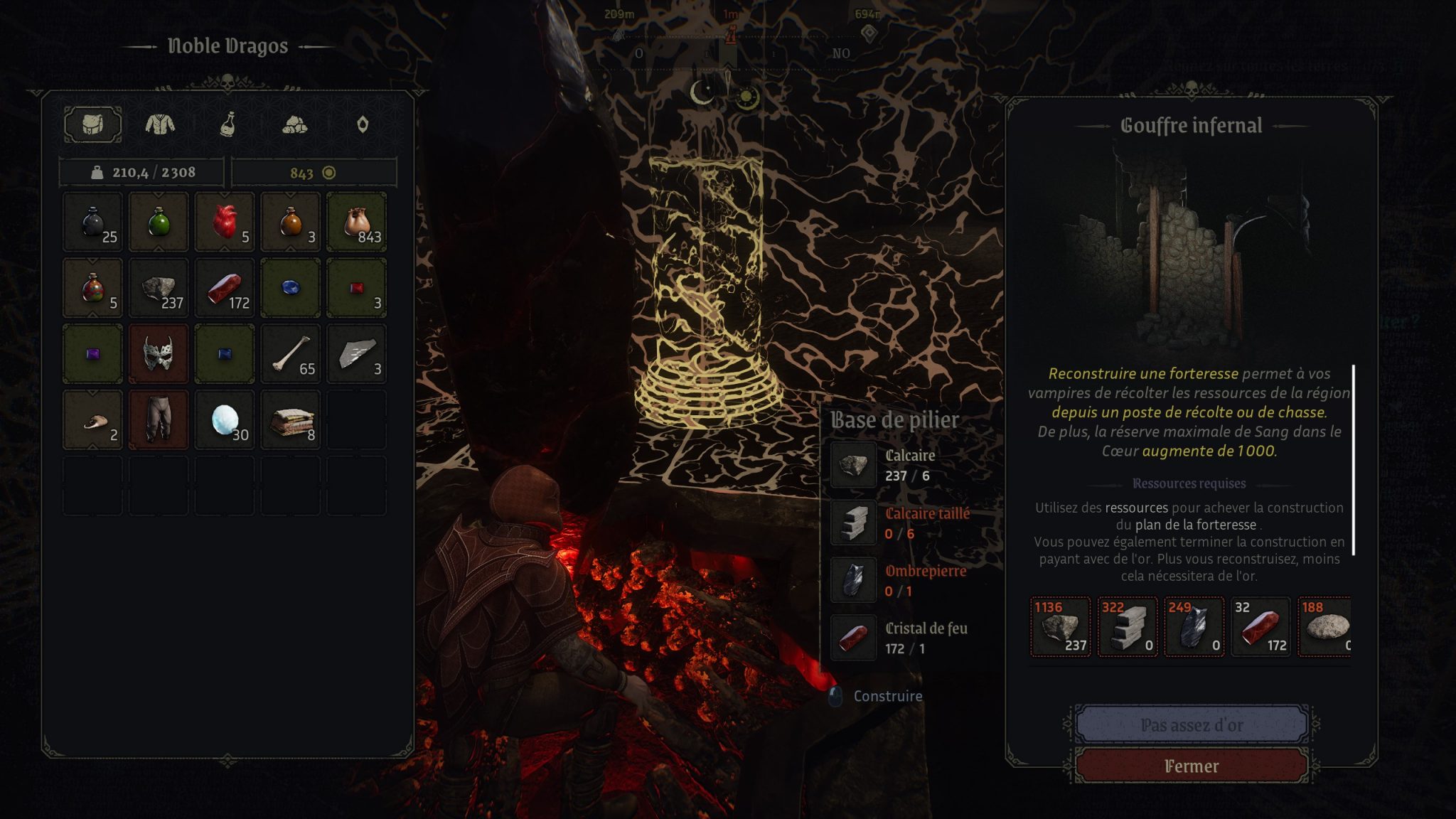Switch to the gem tab
The image size is (1456, 819).
pyautogui.click(x=363, y=125)
